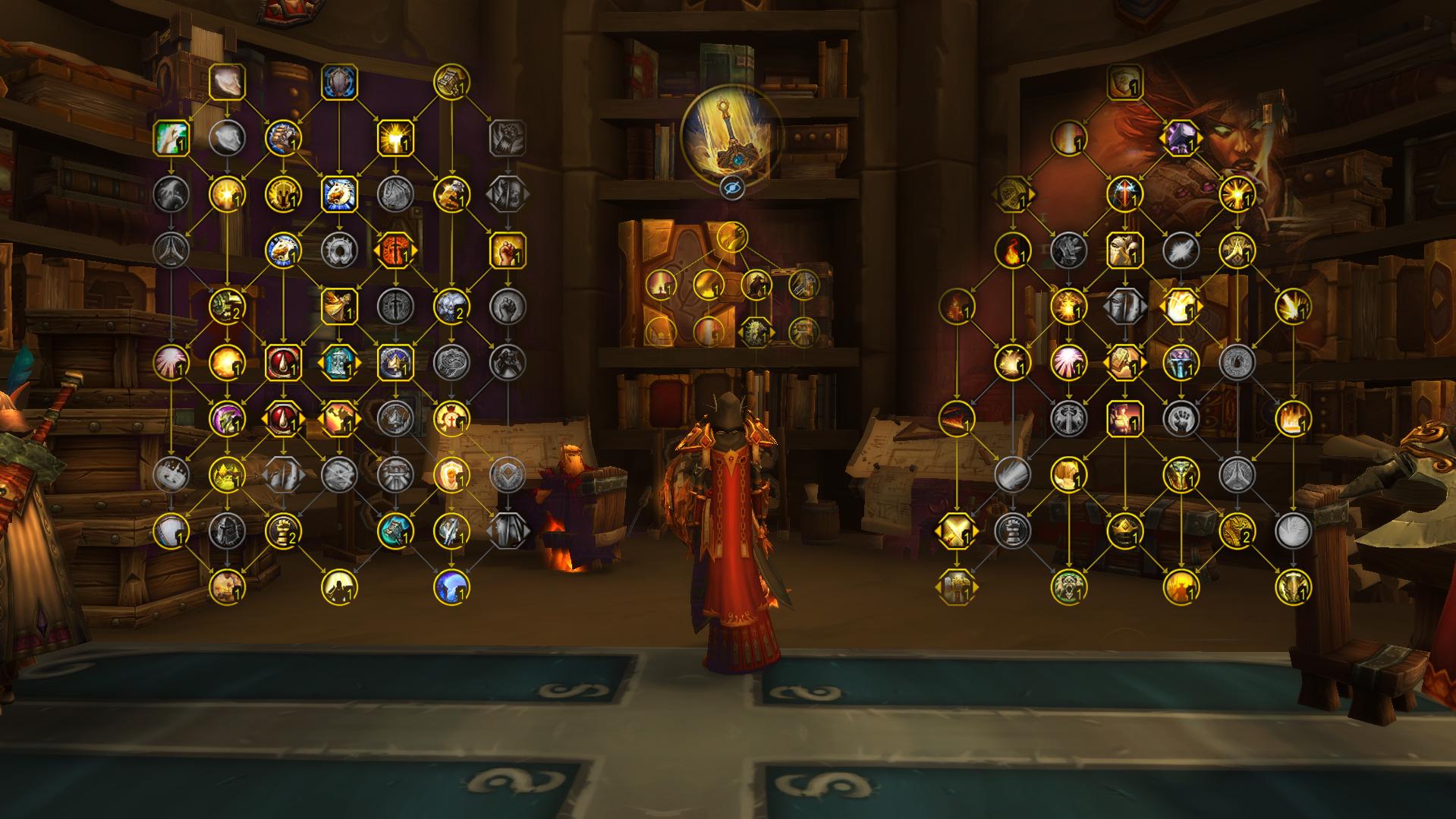Select the red flame talent node
The image size is (1456, 819).
tap(1013, 250)
